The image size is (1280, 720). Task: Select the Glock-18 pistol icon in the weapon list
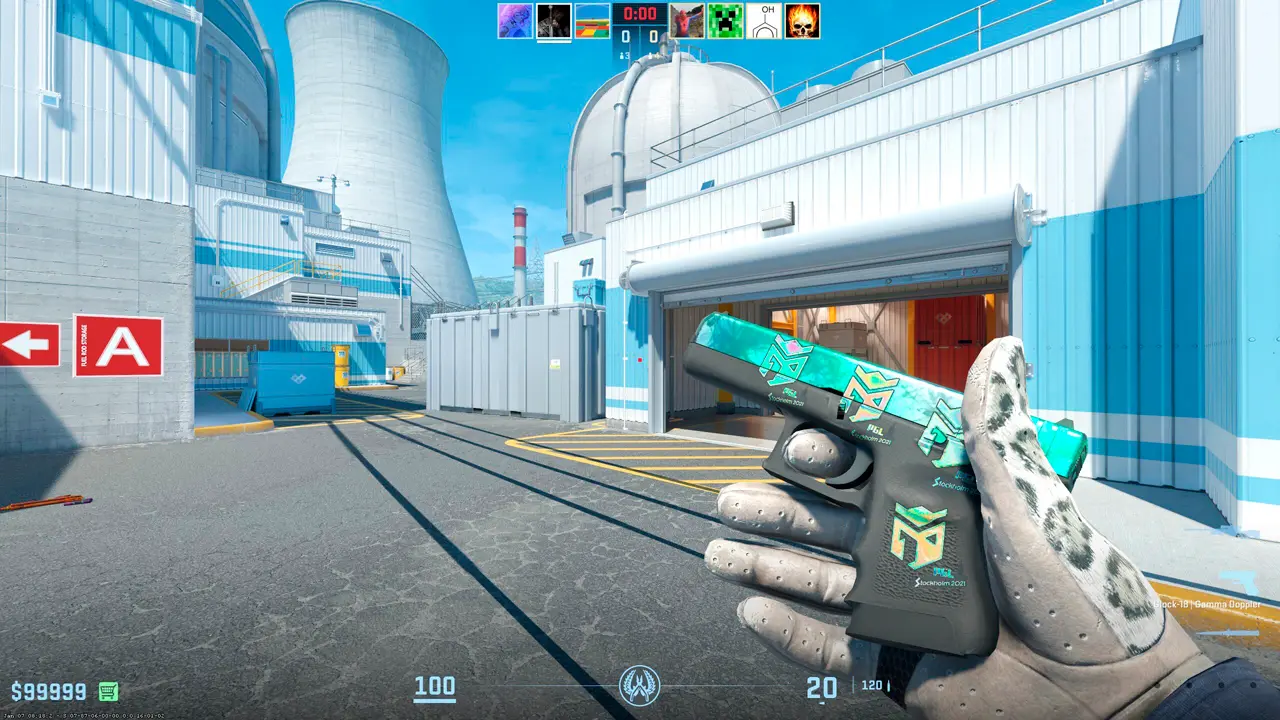coord(1241,582)
